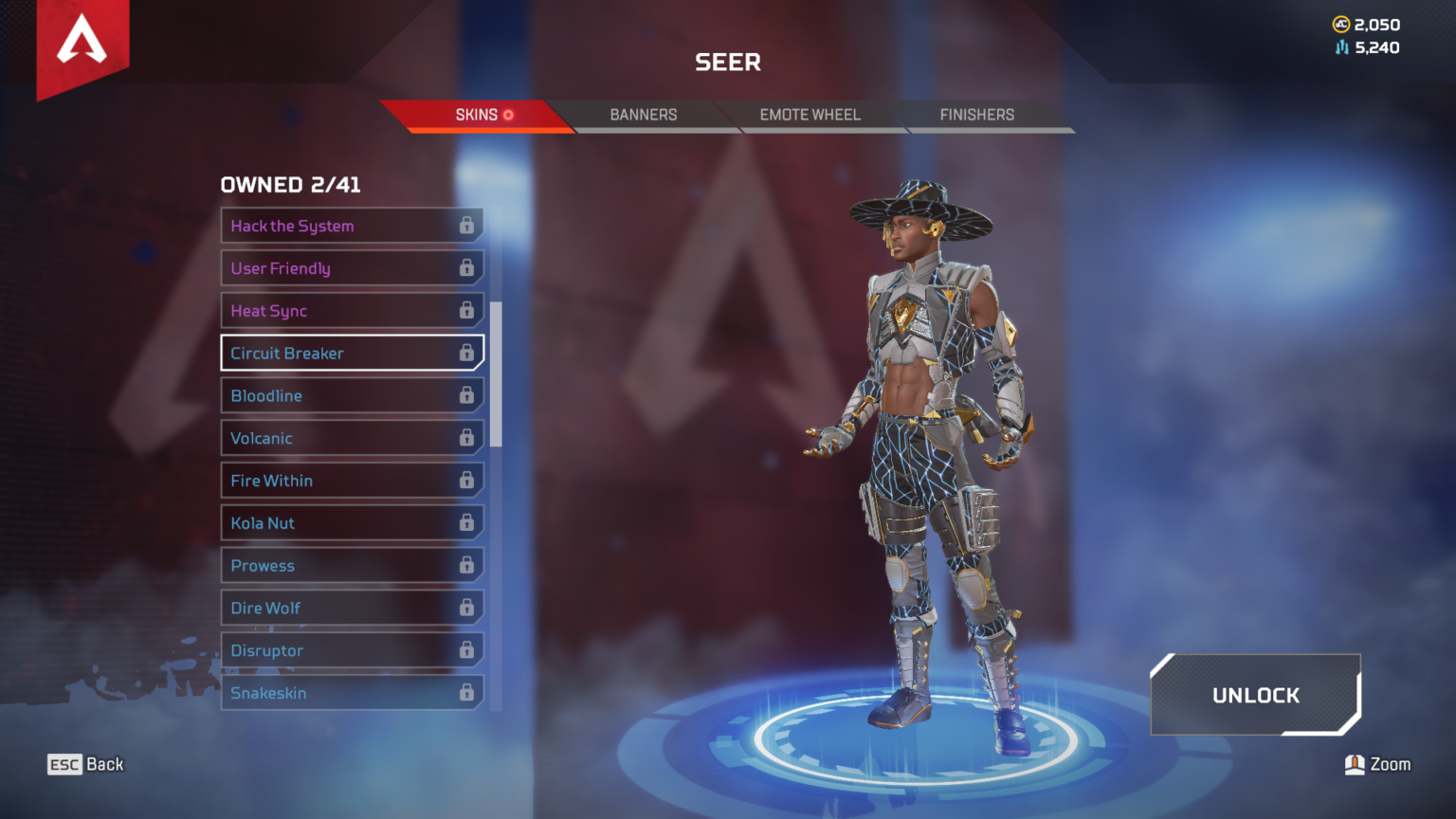The image size is (1456, 819).
Task: Click the Zoom magnifier icon
Action: tap(1354, 764)
